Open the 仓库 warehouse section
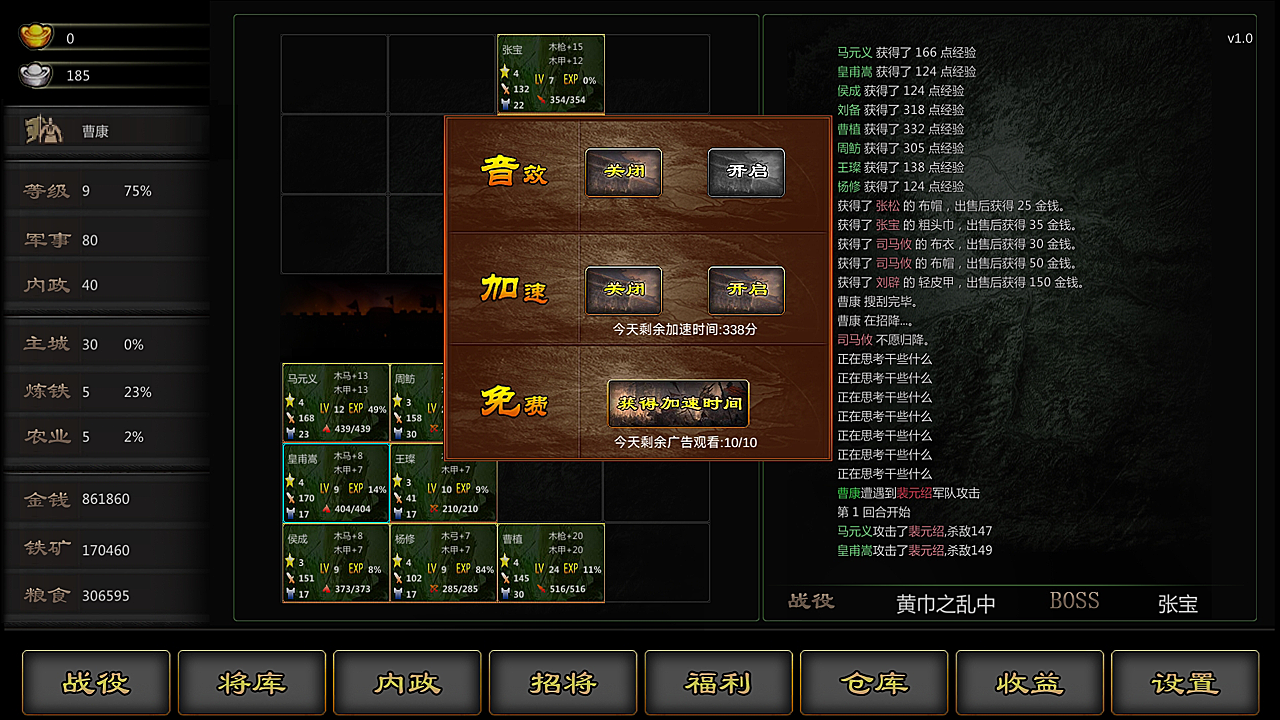Image resolution: width=1280 pixels, height=720 pixels. coord(874,683)
